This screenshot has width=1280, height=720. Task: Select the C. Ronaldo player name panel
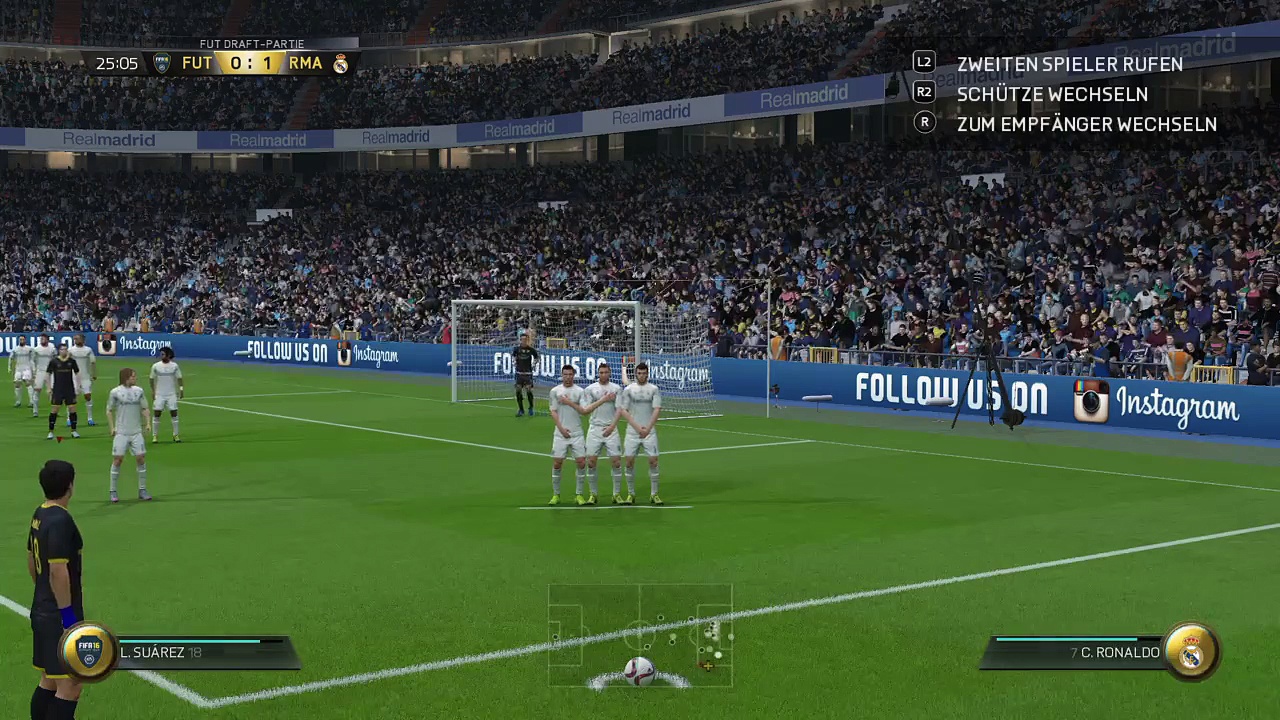coord(1075,652)
